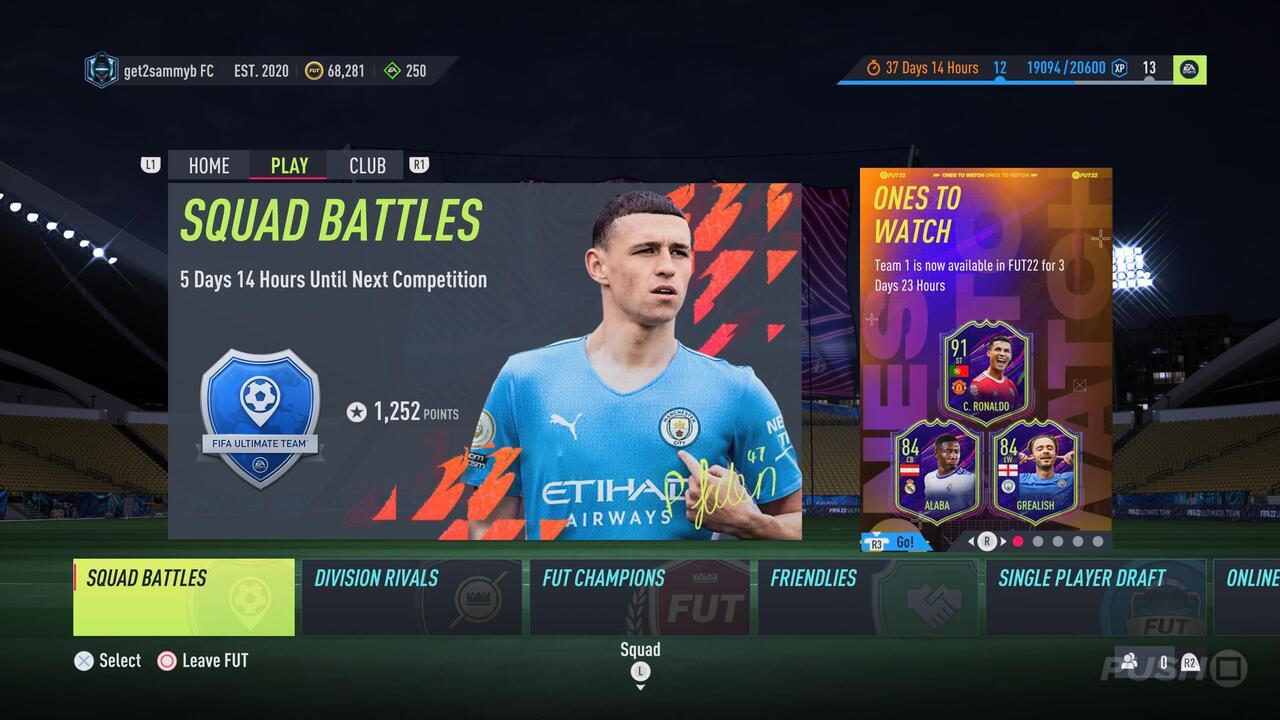The height and width of the screenshot is (720, 1280).
Task: Open the CLUB tab
Action: tap(367, 165)
